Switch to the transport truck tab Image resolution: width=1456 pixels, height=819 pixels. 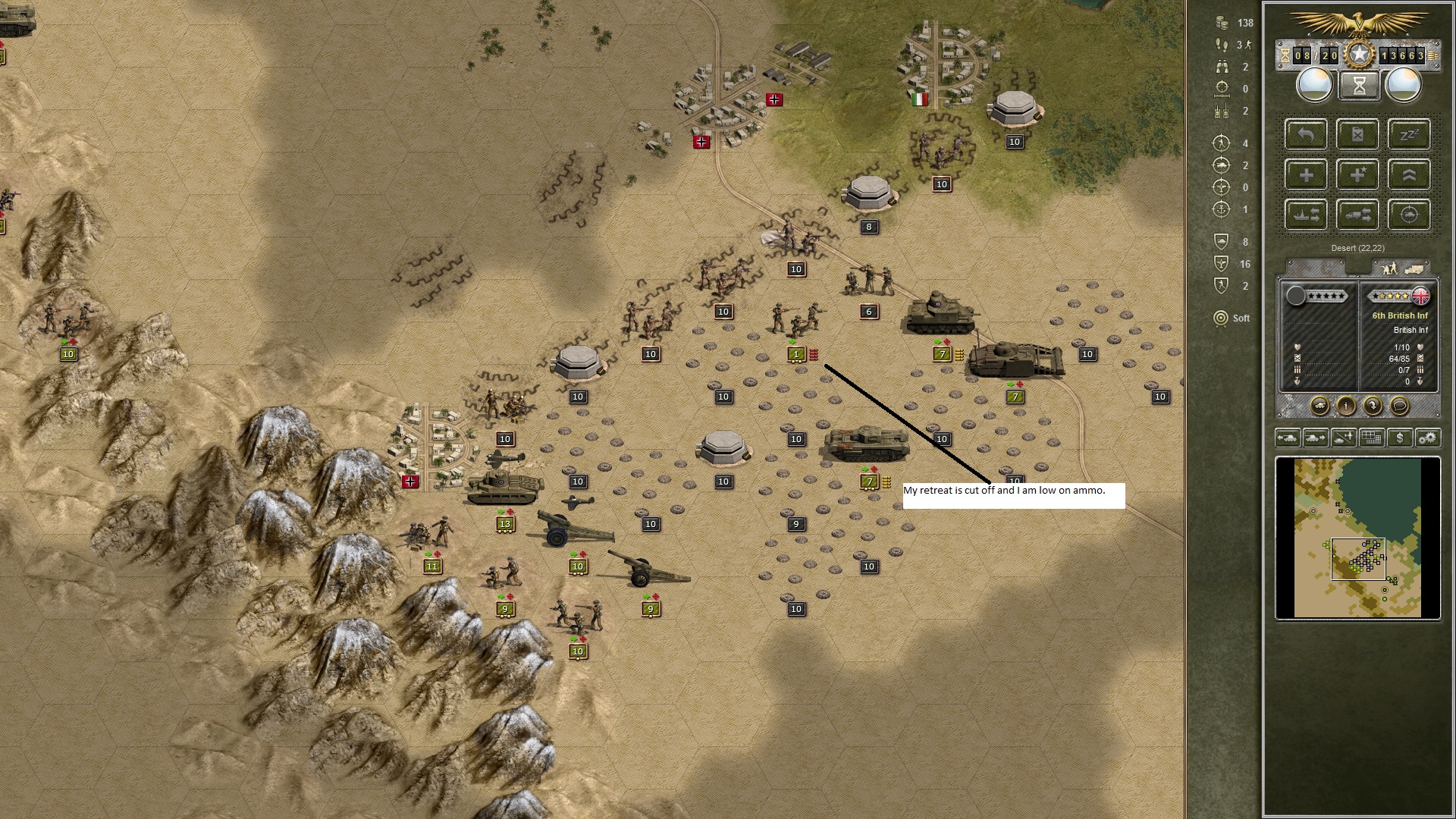pos(1415,268)
